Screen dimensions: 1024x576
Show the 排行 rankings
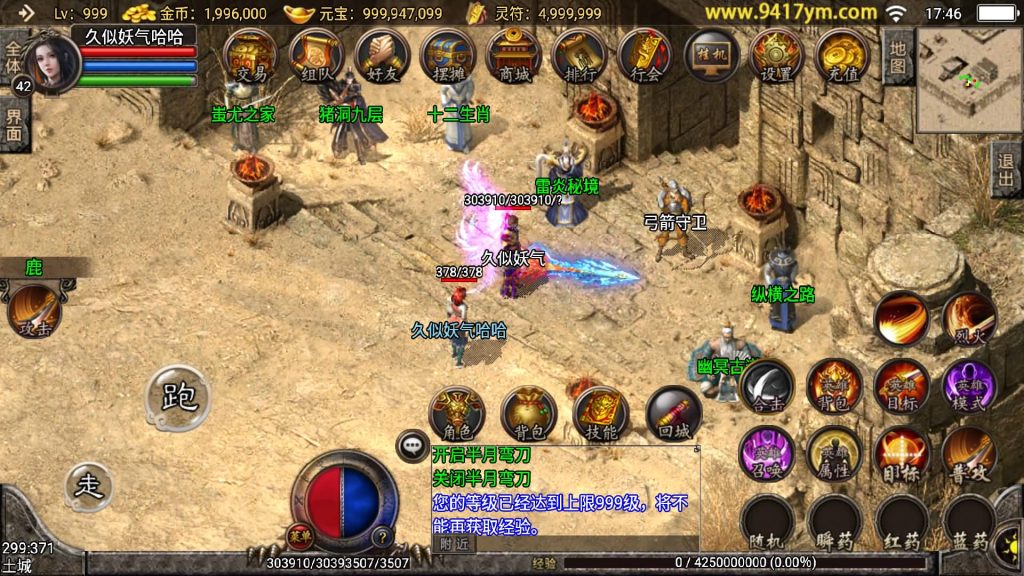click(580, 55)
